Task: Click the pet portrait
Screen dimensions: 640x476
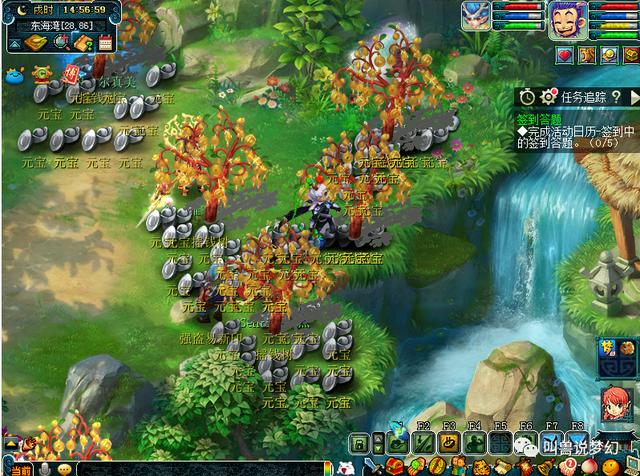Action: click(474, 15)
